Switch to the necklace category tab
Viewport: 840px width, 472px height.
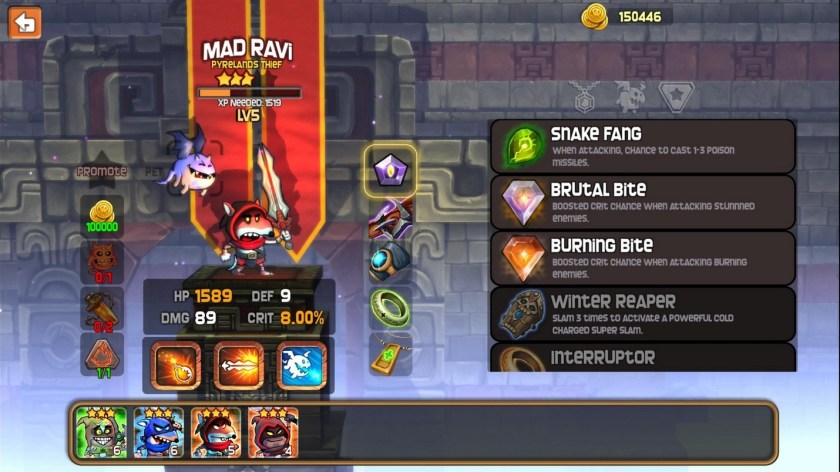tap(585, 97)
